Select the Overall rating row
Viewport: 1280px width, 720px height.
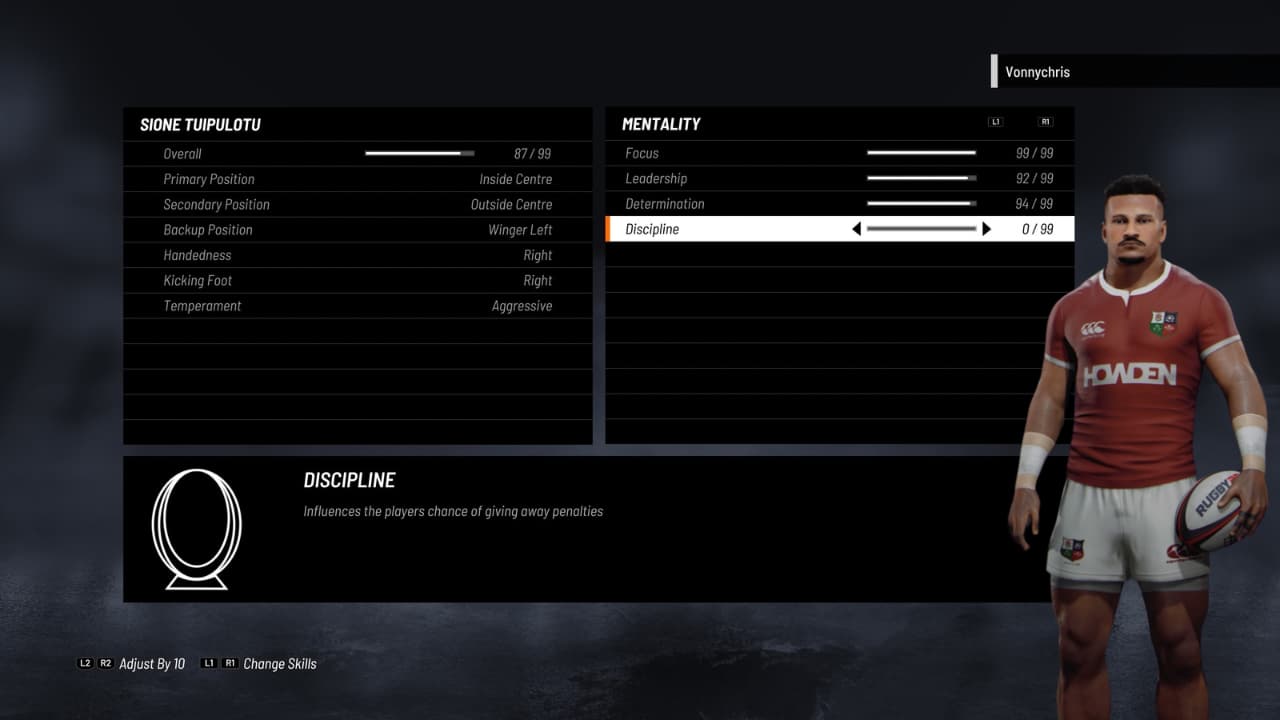pyautogui.click(x=357, y=154)
